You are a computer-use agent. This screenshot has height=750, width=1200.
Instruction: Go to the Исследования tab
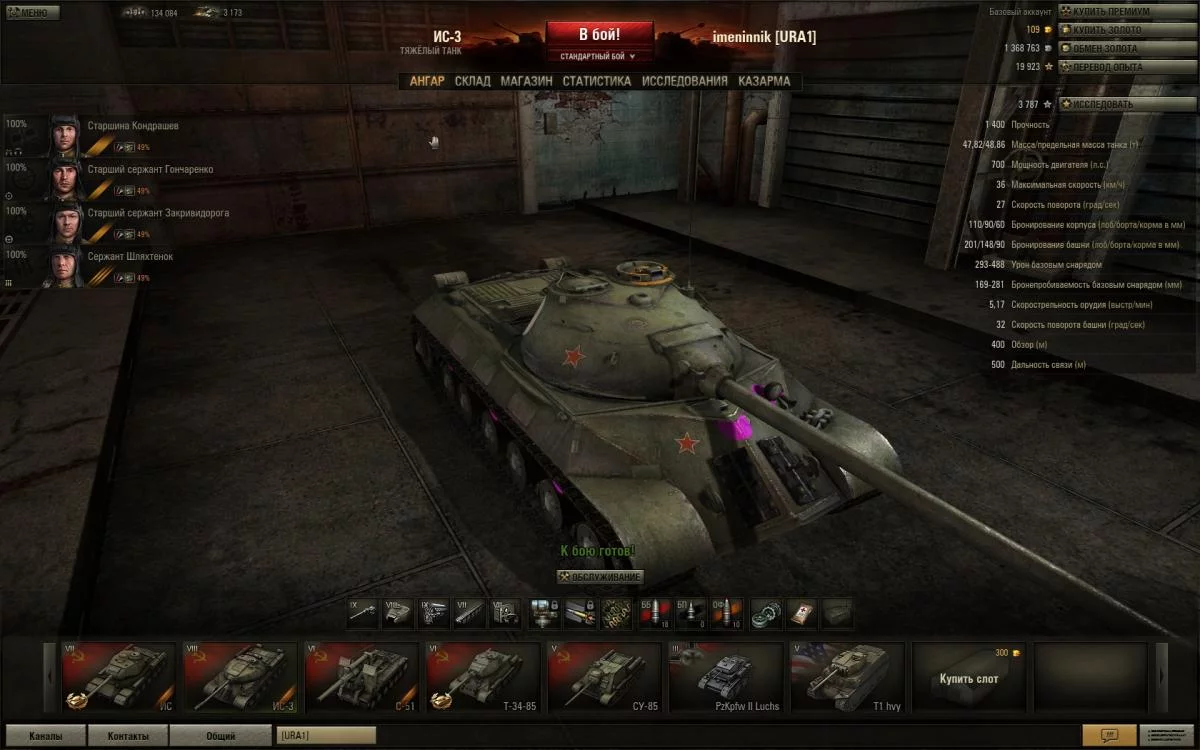click(x=684, y=81)
